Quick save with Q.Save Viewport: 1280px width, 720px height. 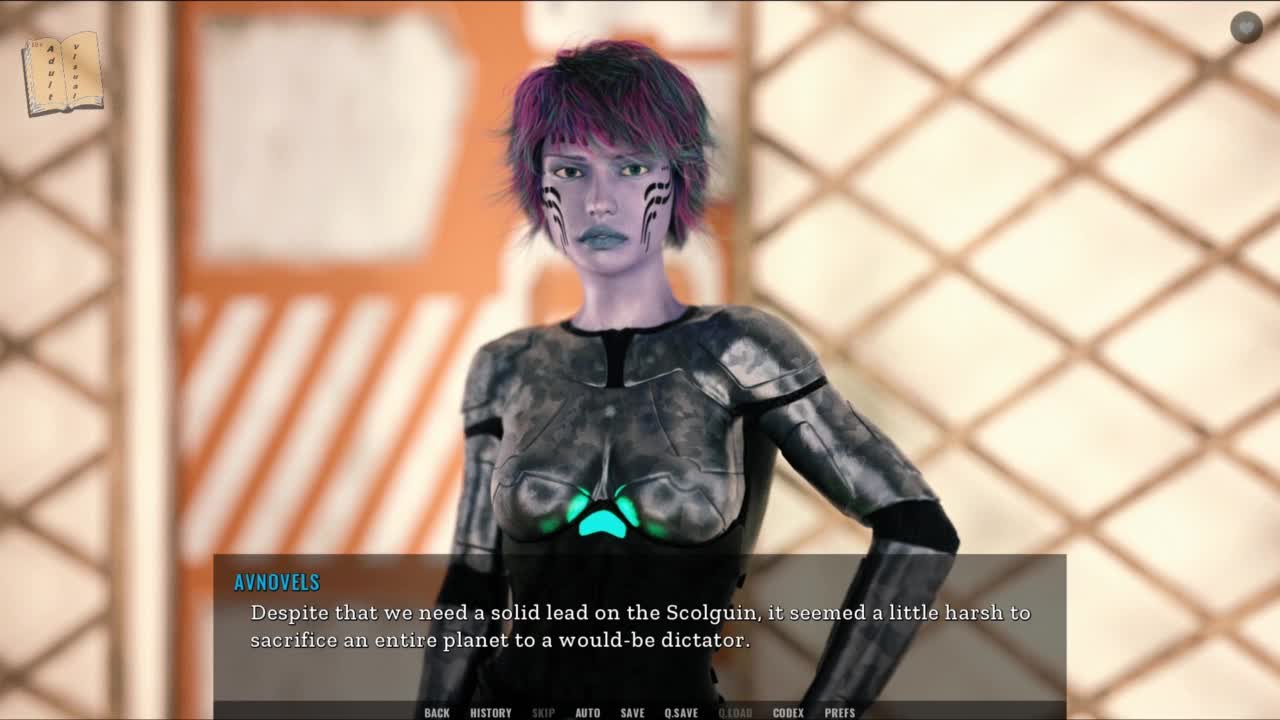(x=681, y=712)
